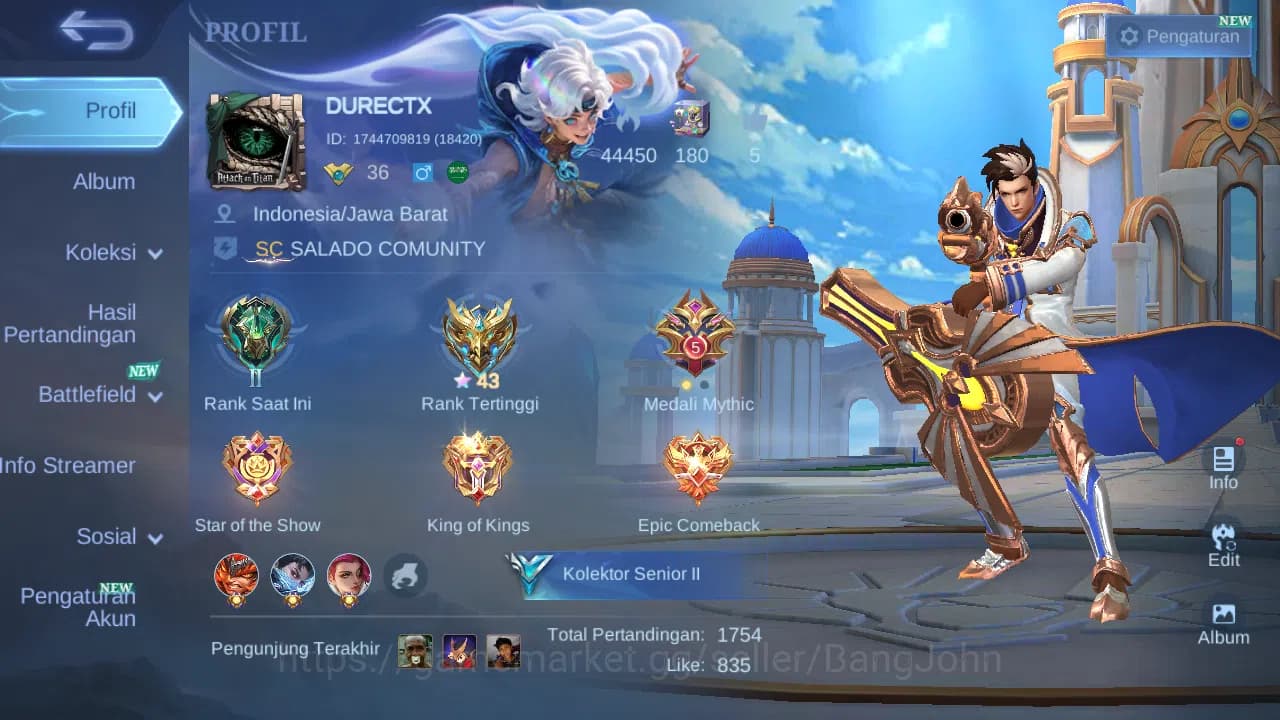The image size is (1280, 720).
Task: Click the male gender symbol icon
Action: [421, 172]
